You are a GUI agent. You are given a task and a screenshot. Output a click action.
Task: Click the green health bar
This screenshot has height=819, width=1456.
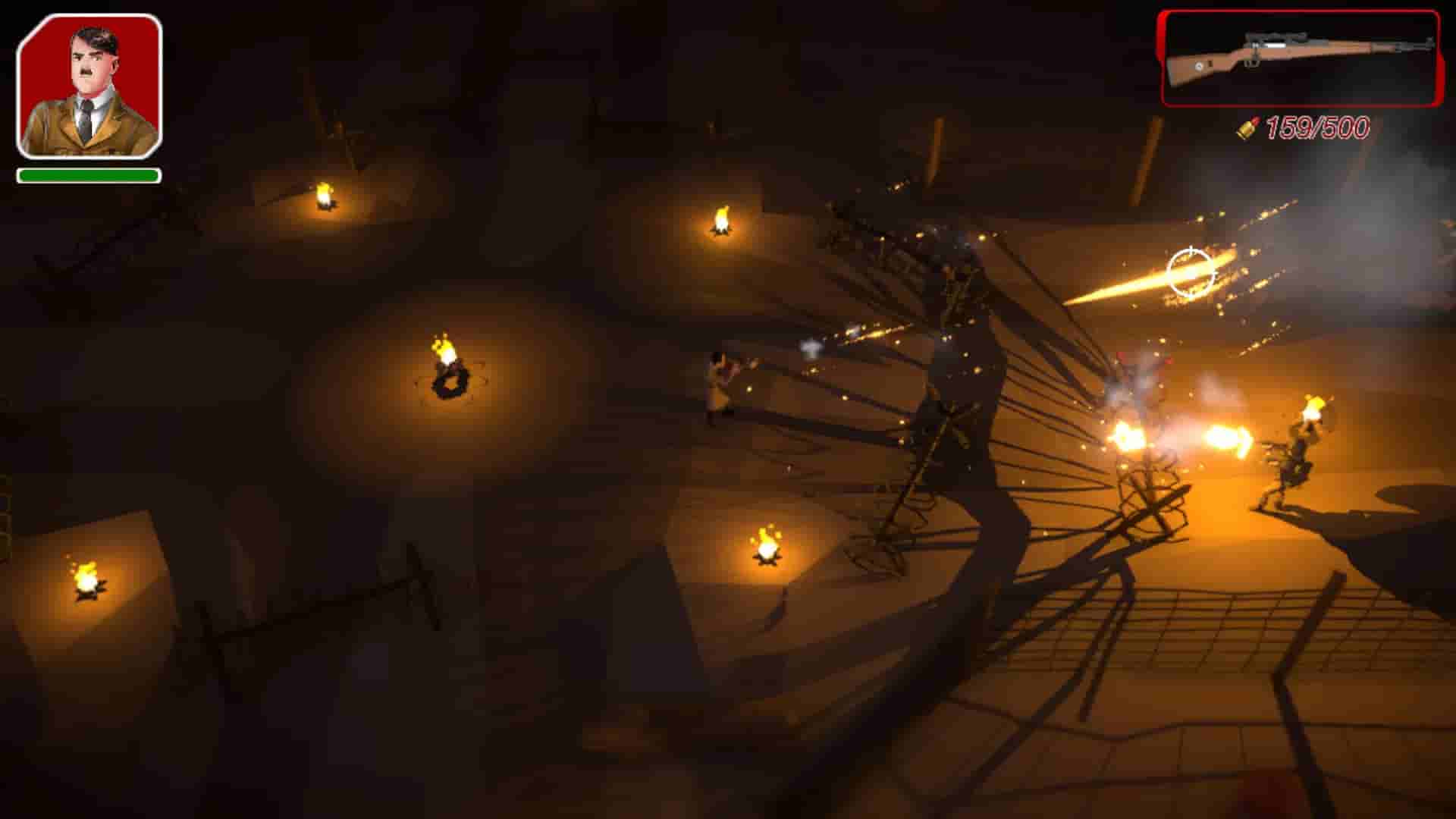pos(89,175)
